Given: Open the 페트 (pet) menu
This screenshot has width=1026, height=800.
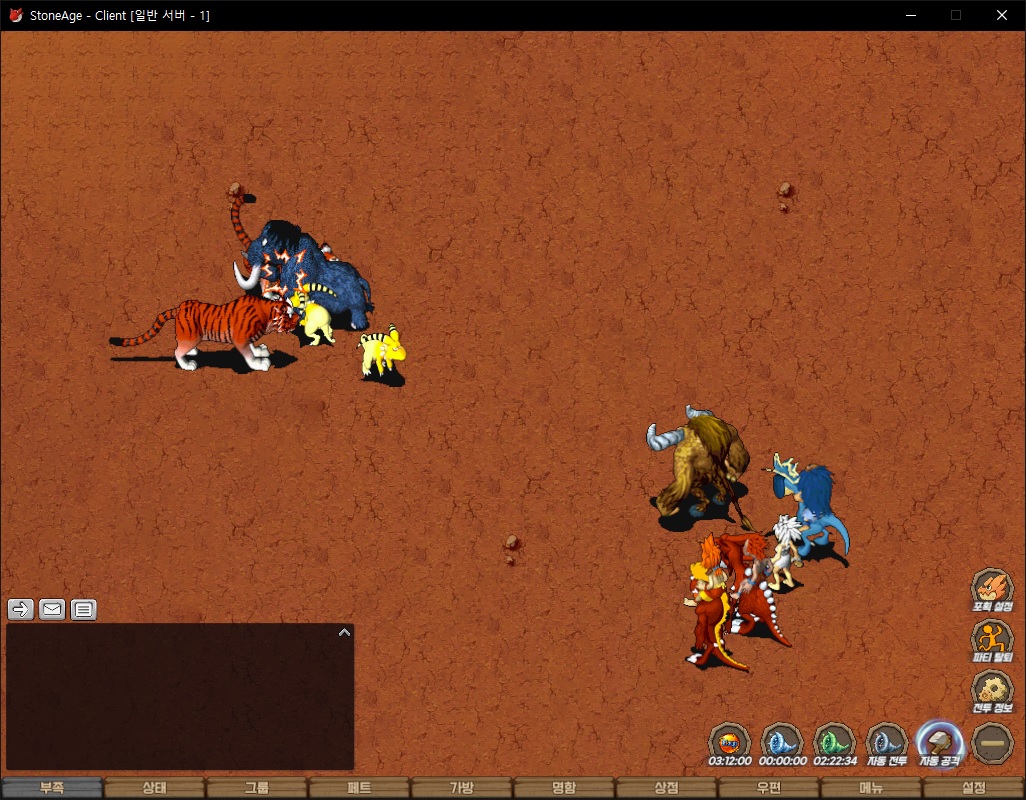Looking at the screenshot, I should pos(359,788).
